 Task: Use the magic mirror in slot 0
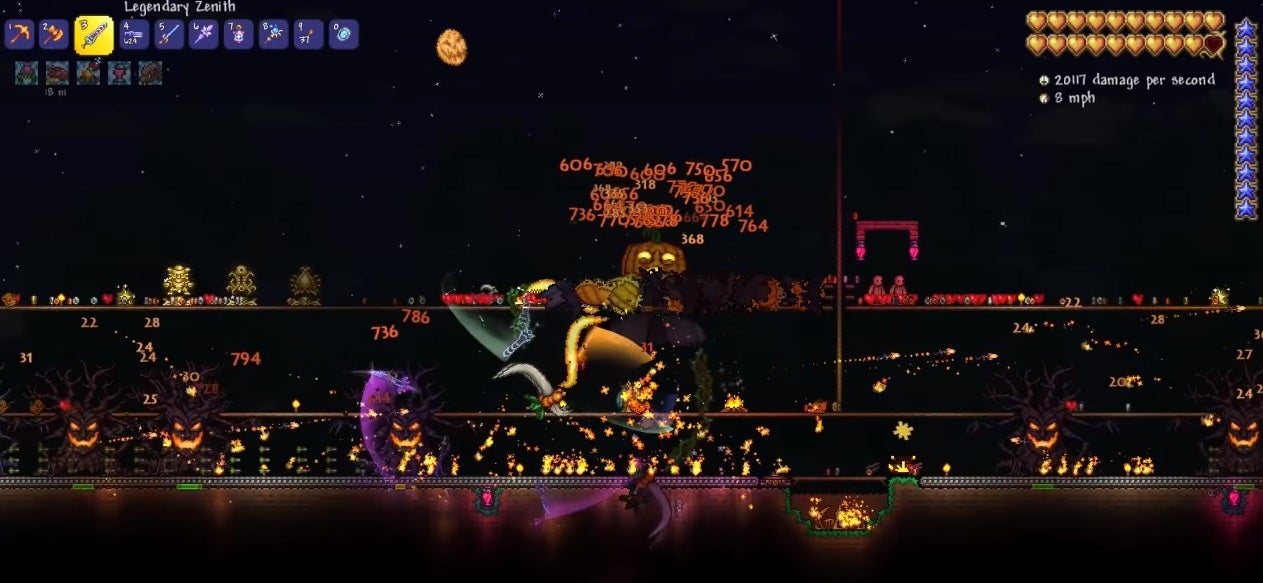pyautogui.click(x=344, y=35)
